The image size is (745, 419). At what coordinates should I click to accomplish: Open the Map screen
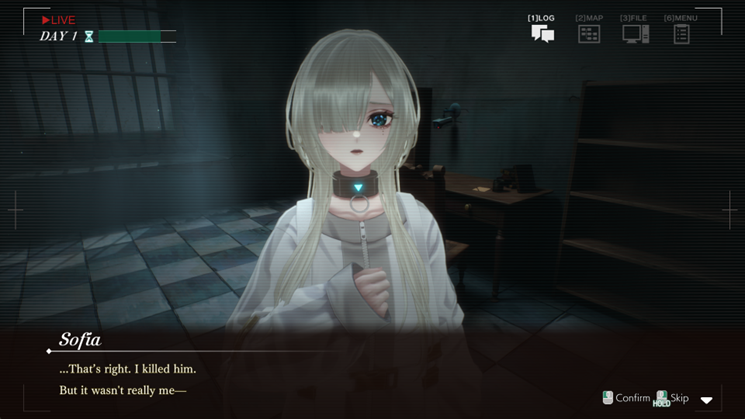click(x=589, y=32)
